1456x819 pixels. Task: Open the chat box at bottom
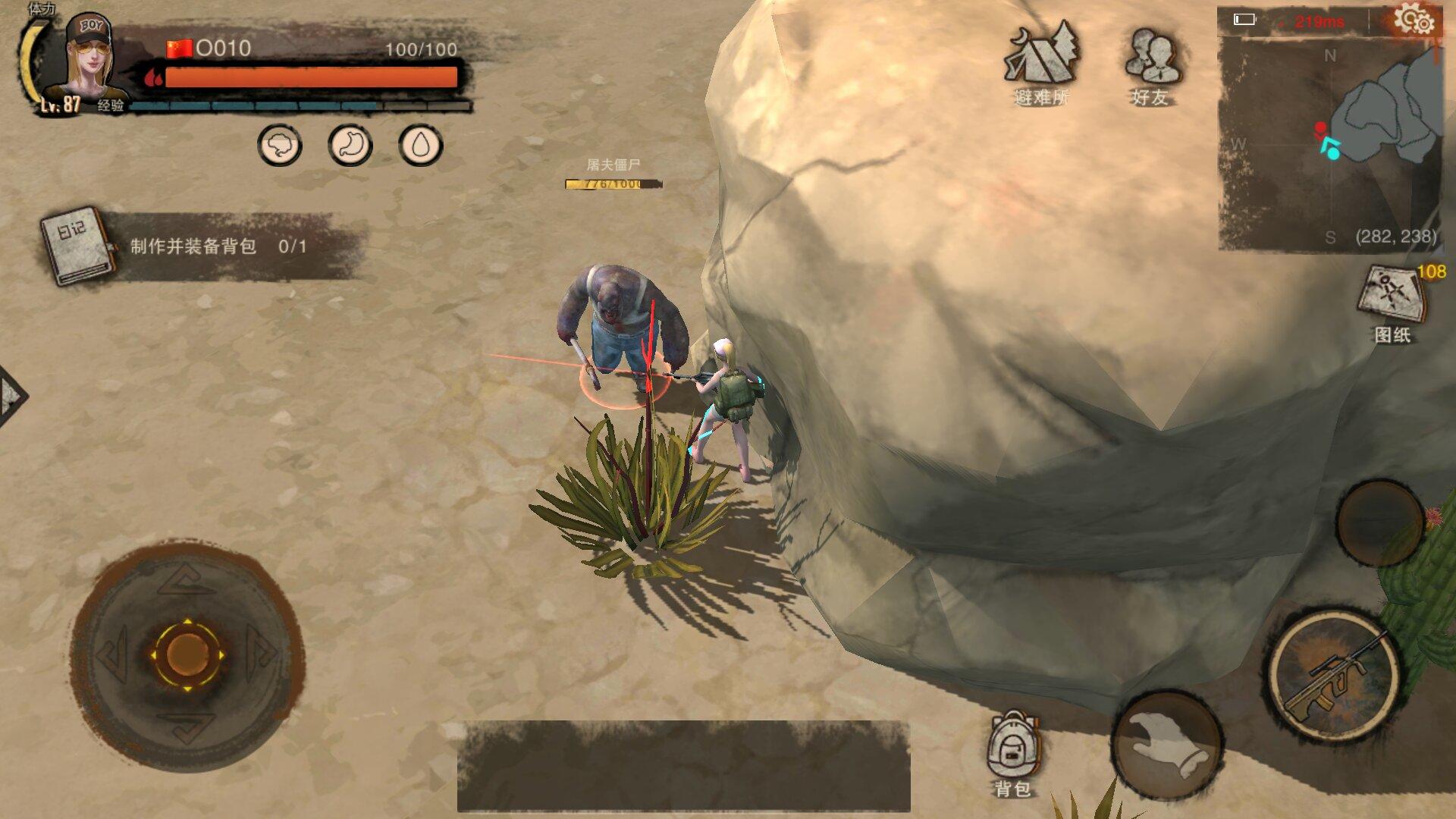[x=683, y=766]
